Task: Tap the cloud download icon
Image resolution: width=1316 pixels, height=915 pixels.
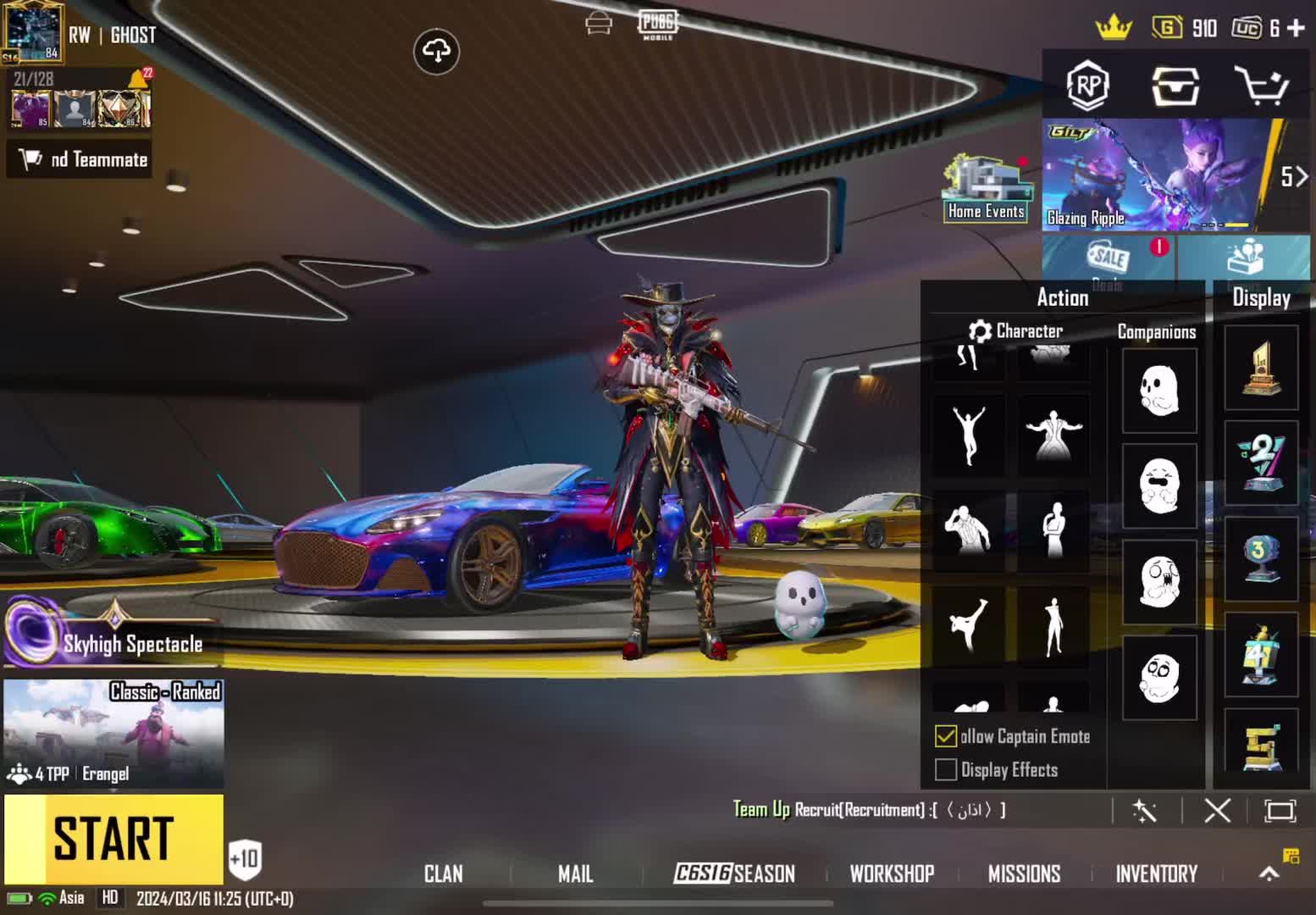Action: pos(436,52)
